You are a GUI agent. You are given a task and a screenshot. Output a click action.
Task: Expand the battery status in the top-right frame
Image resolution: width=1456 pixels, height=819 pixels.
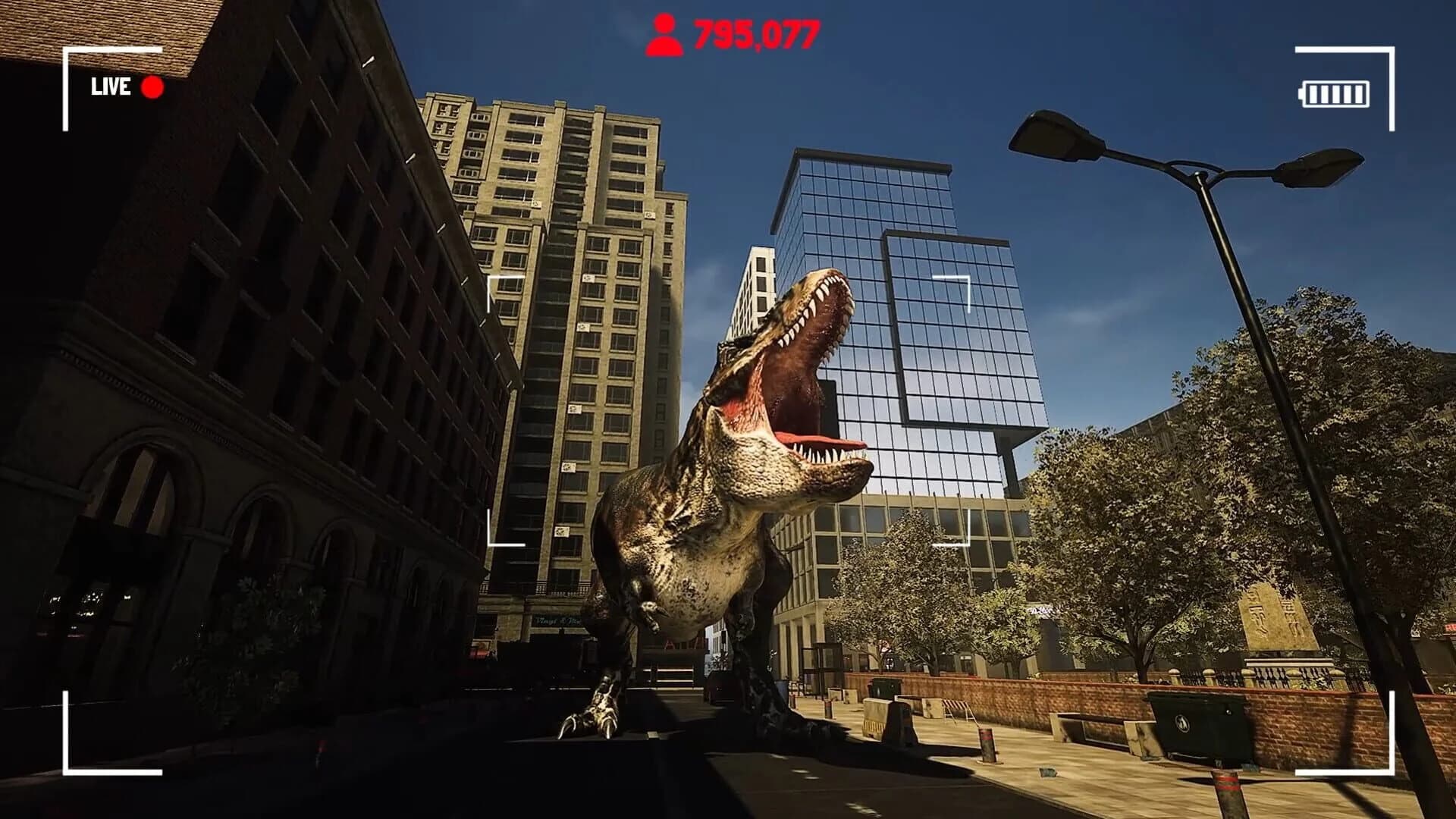tap(1335, 93)
